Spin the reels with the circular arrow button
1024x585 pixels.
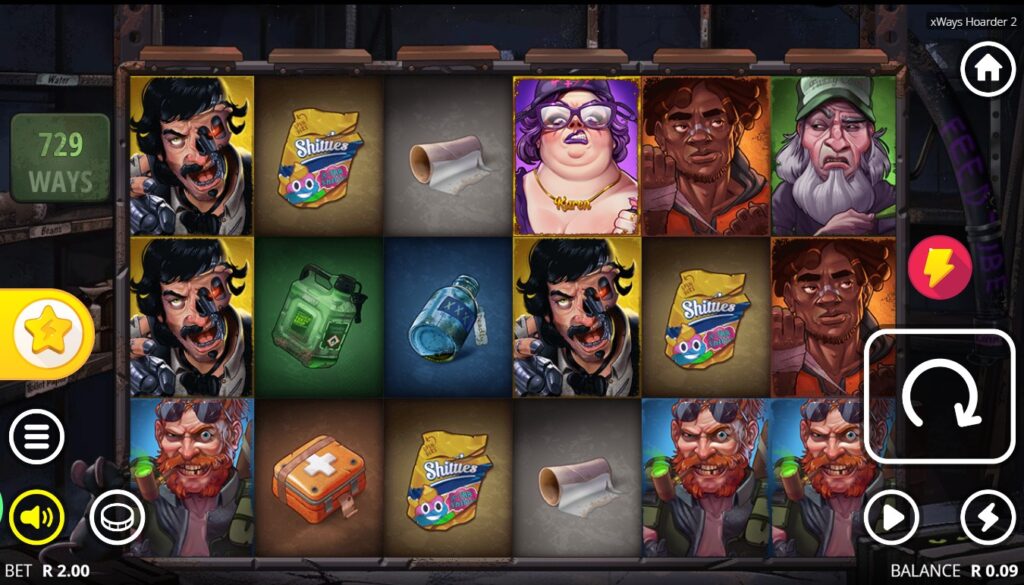940,396
